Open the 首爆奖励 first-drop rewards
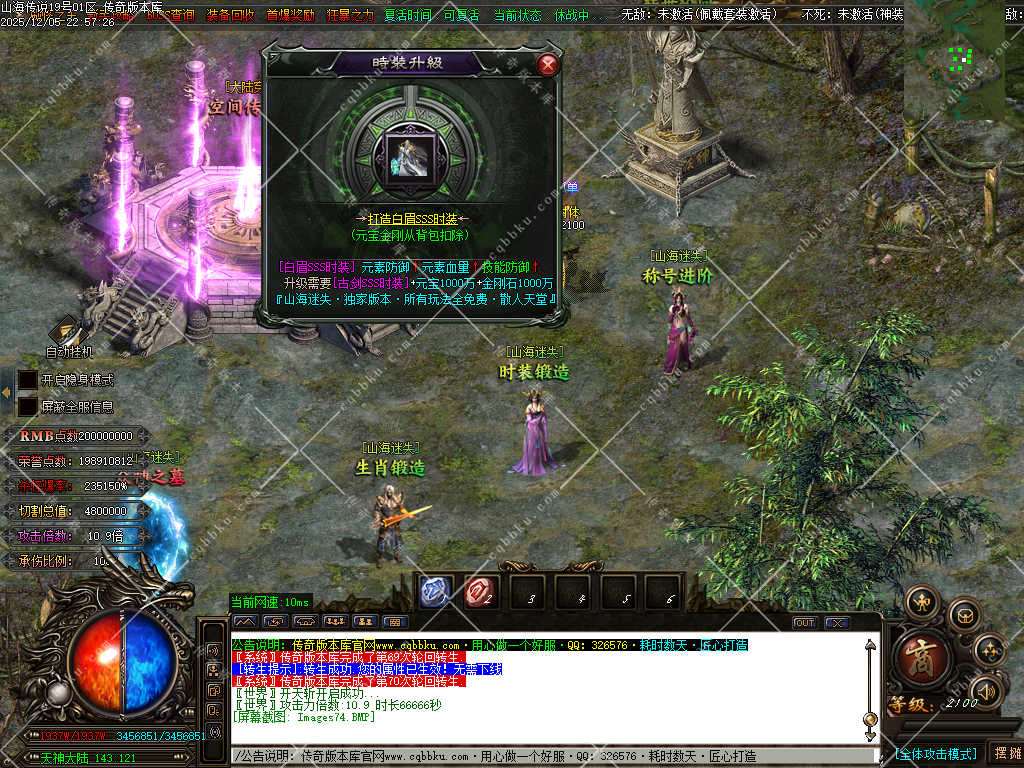 point(290,16)
